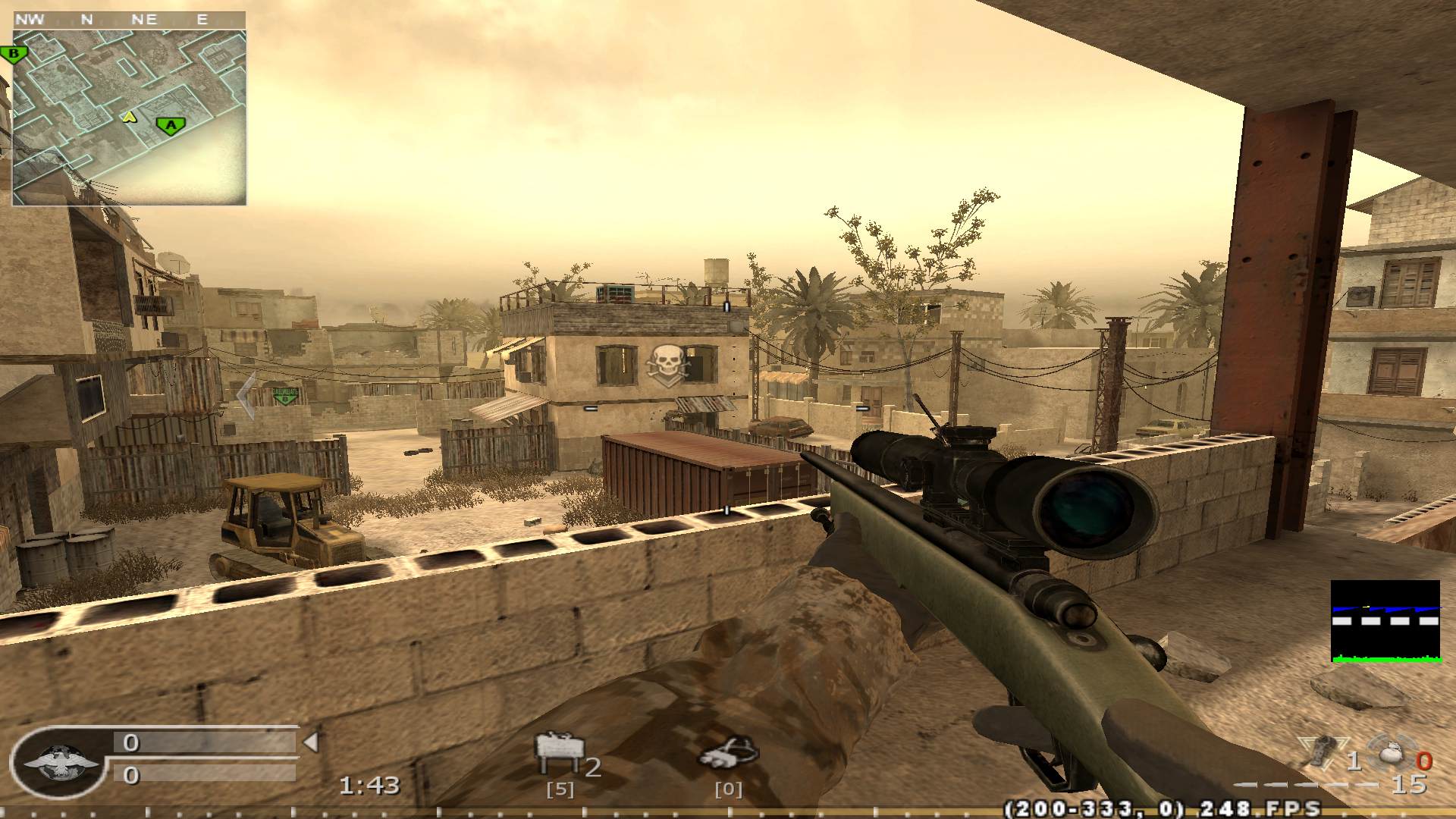Click the arrow beside the top score bar

[x=312, y=742]
